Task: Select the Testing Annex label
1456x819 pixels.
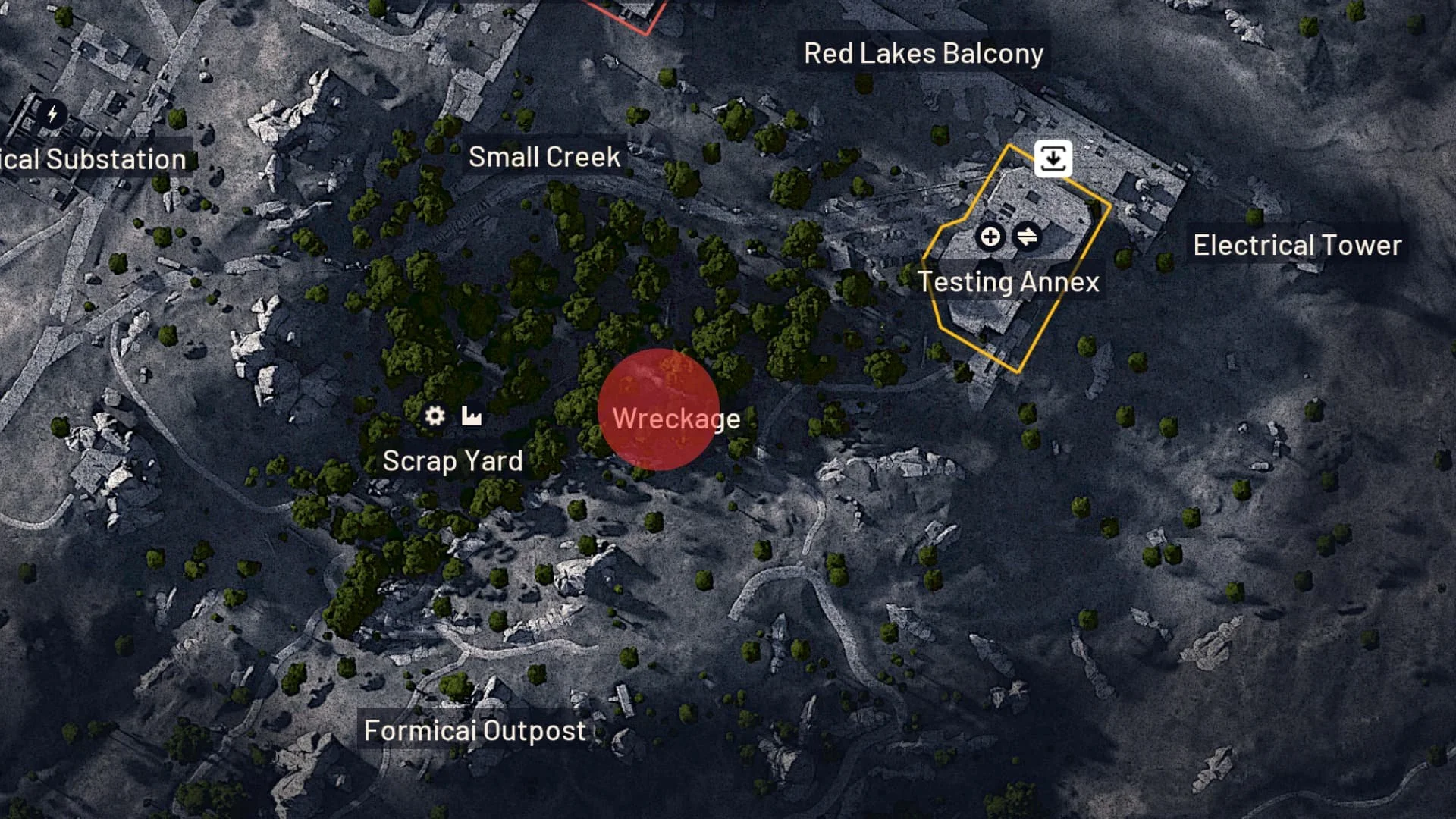Action: 1009,281
